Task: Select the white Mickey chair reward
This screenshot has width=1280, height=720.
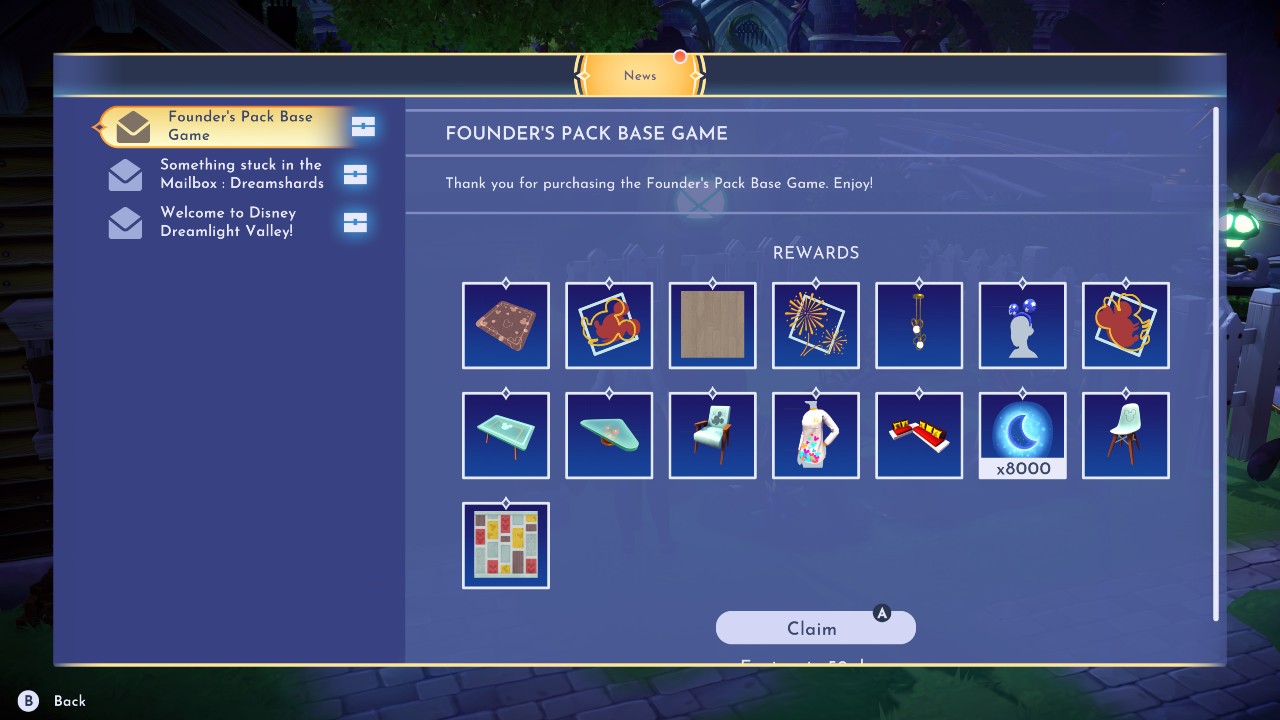Action: point(1125,435)
